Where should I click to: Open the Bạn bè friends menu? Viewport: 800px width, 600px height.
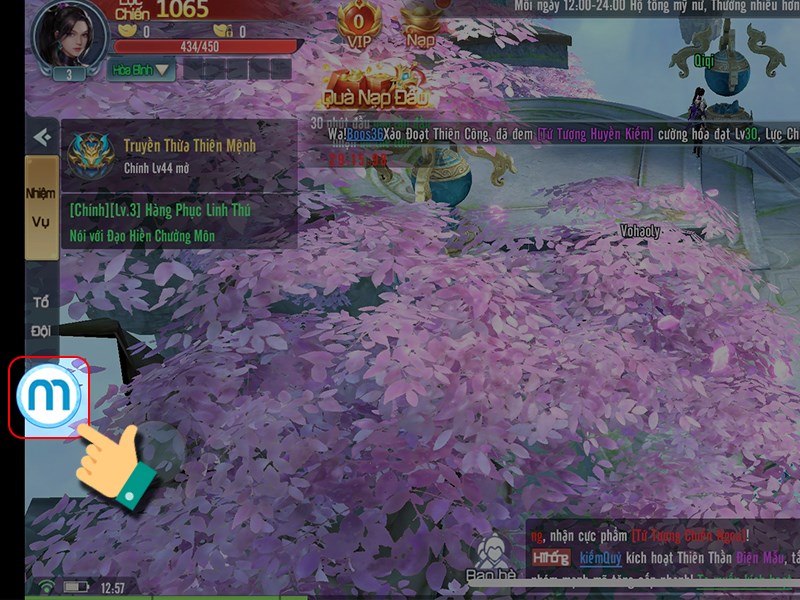489,562
